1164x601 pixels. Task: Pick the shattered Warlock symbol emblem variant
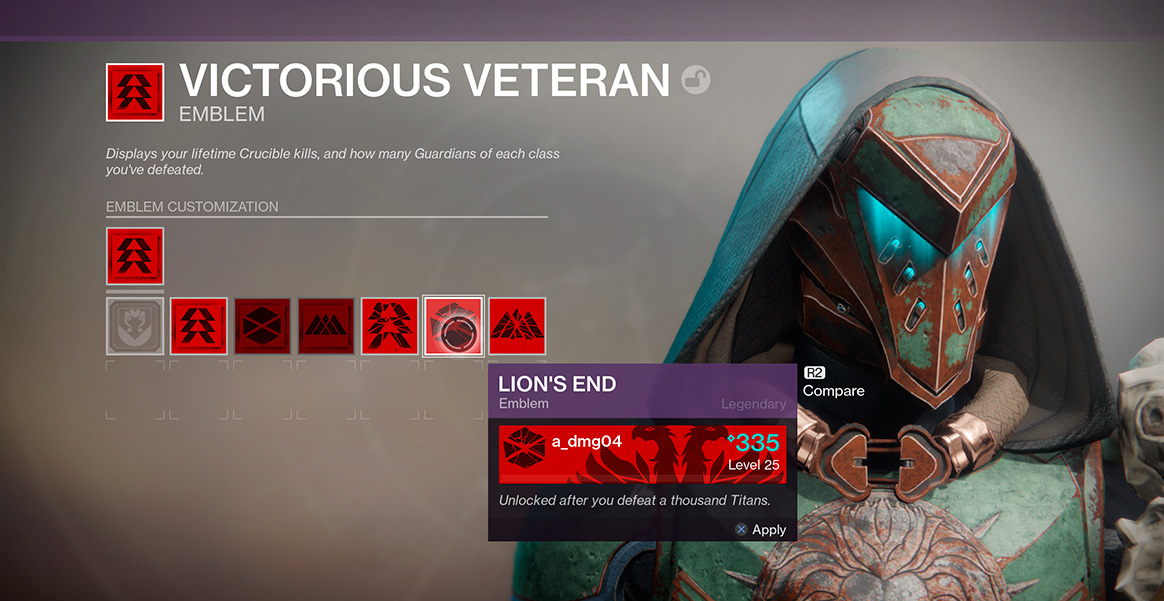pos(517,325)
